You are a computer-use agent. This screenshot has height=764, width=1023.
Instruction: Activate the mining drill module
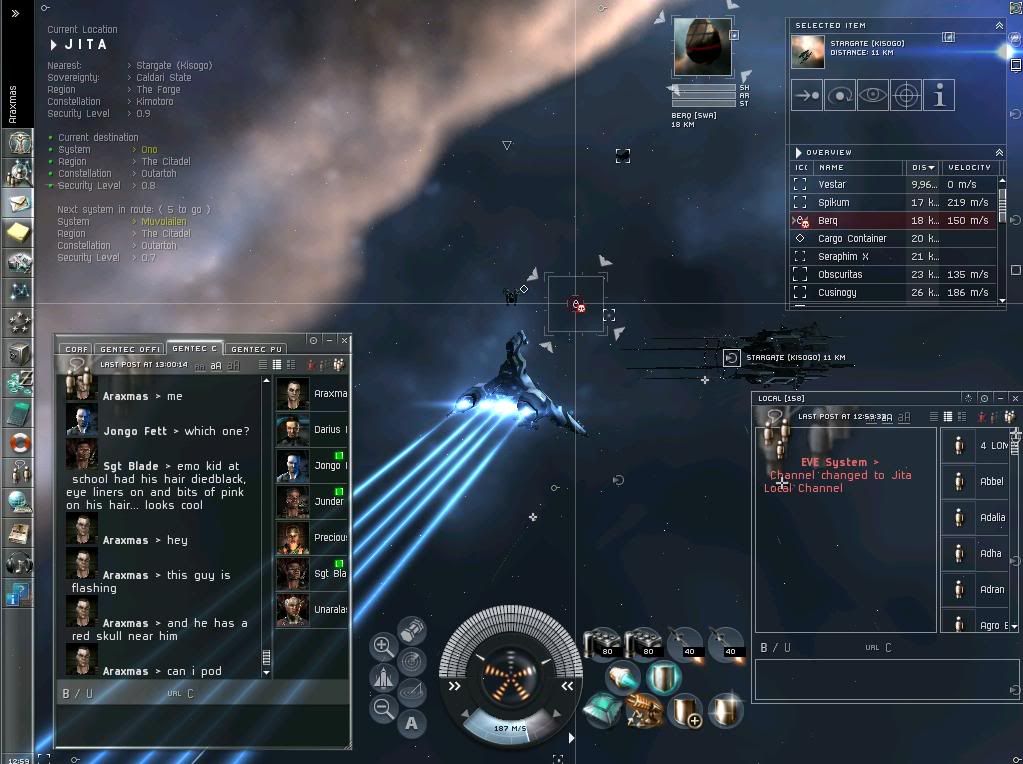[645, 712]
